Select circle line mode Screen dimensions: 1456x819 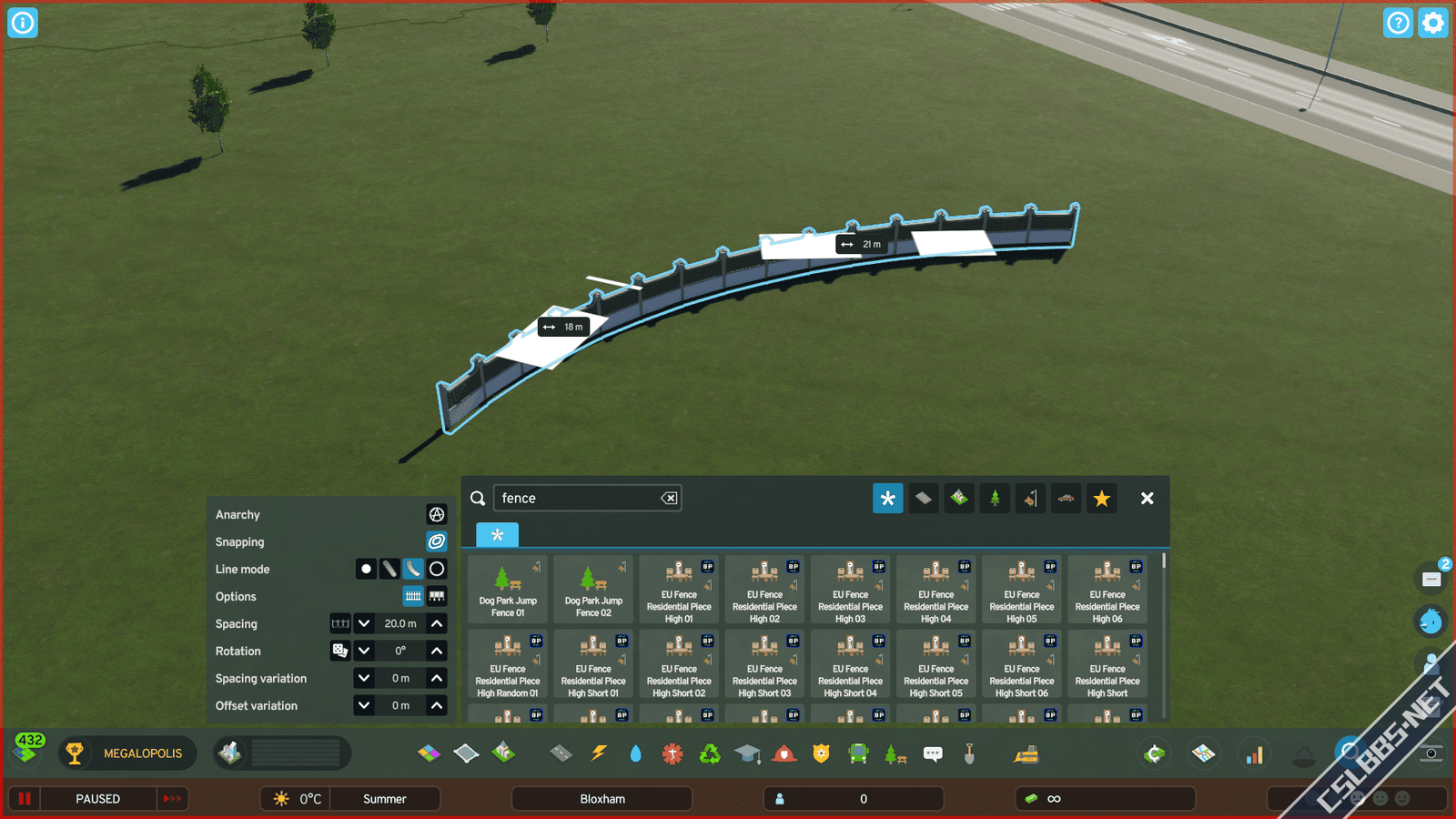[437, 570]
